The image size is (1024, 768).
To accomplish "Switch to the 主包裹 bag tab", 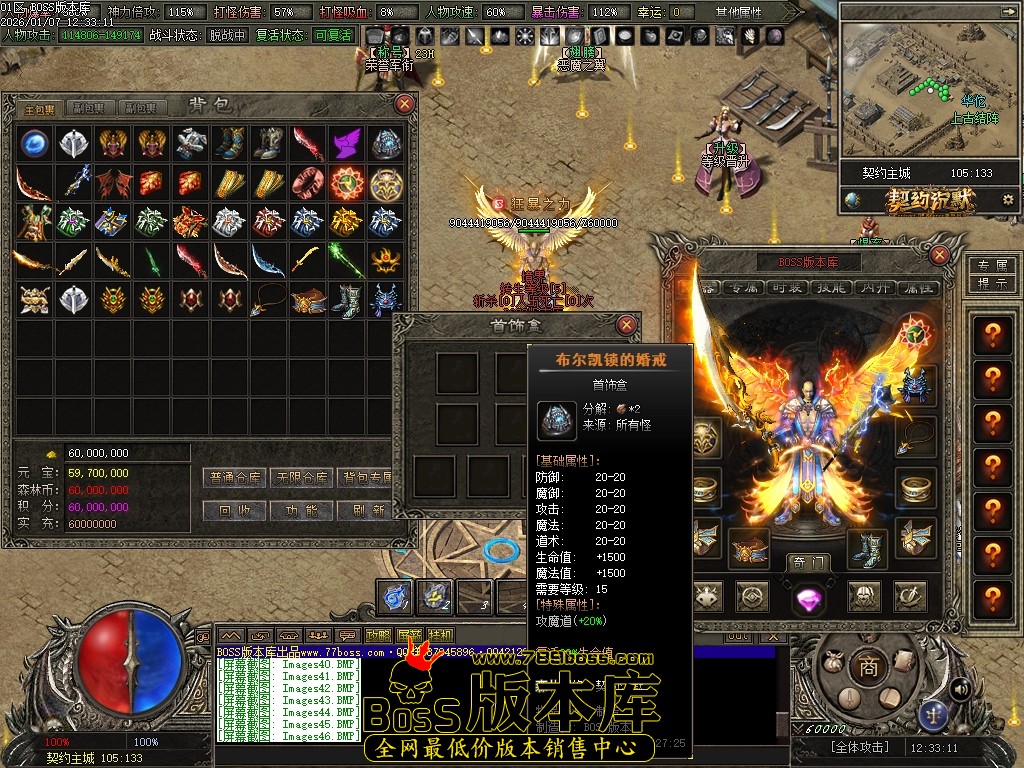I will [x=39, y=108].
